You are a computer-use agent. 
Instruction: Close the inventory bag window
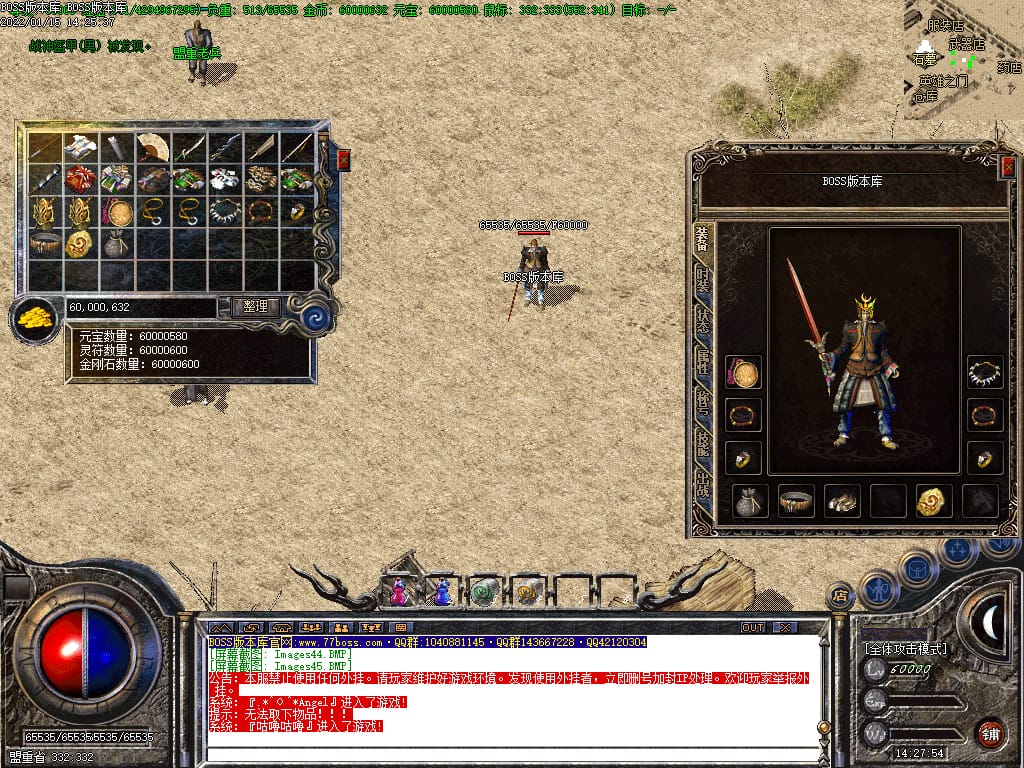(x=344, y=159)
